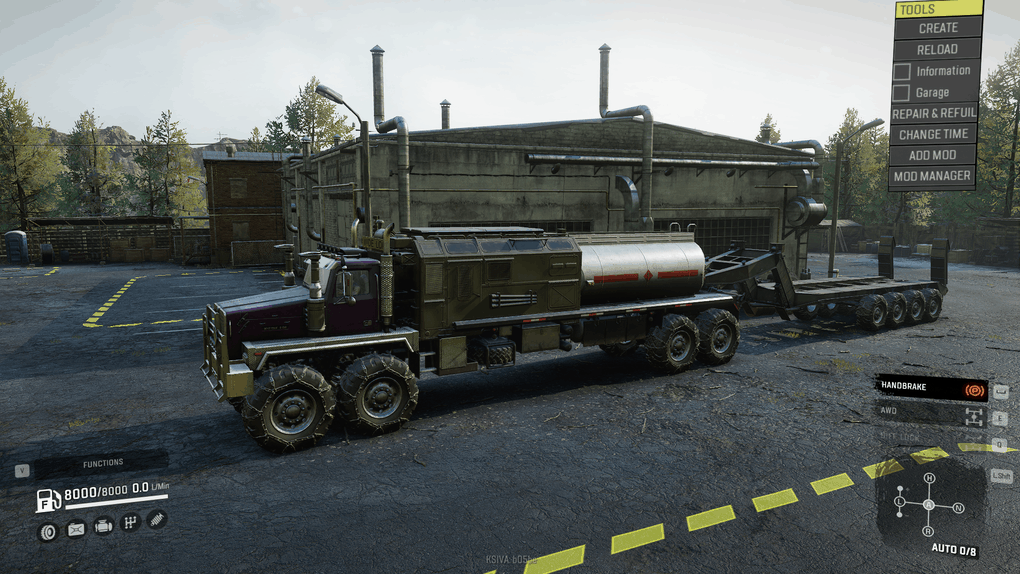Choose the R reverse gear node
This screenshot has width=1020, height=574.
coord(929,531)
